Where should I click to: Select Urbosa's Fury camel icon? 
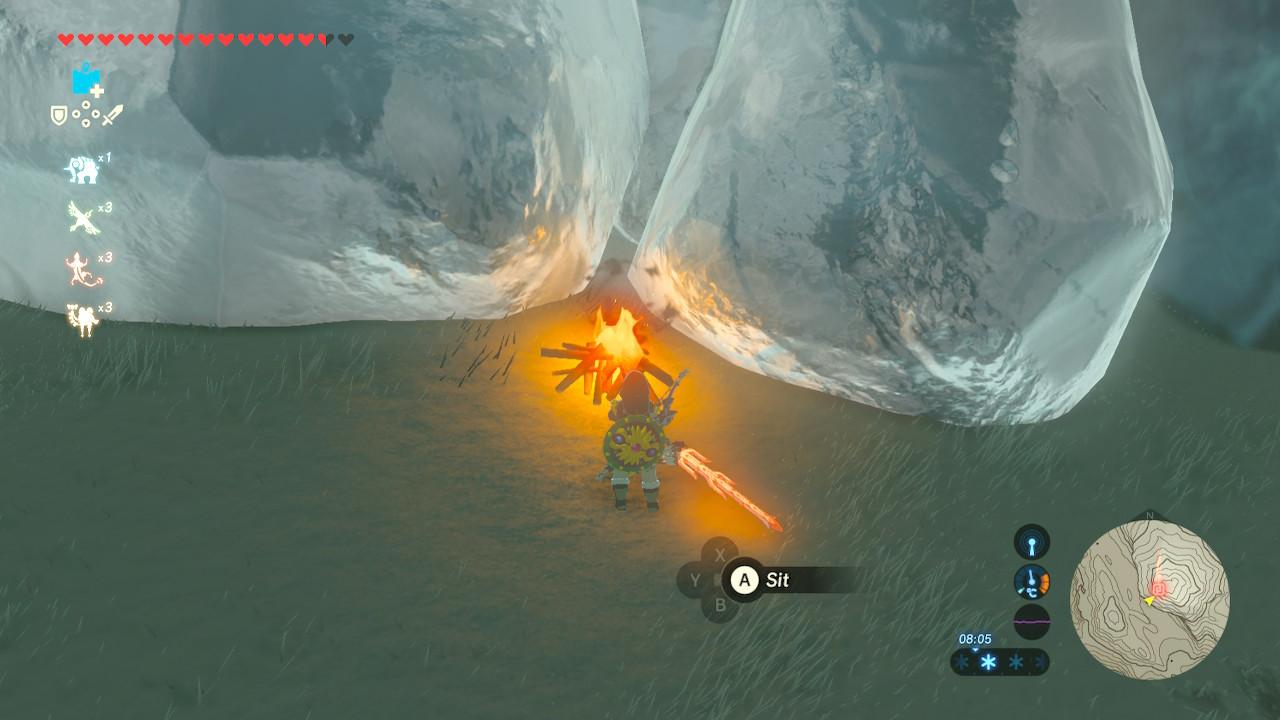point(81,319)
